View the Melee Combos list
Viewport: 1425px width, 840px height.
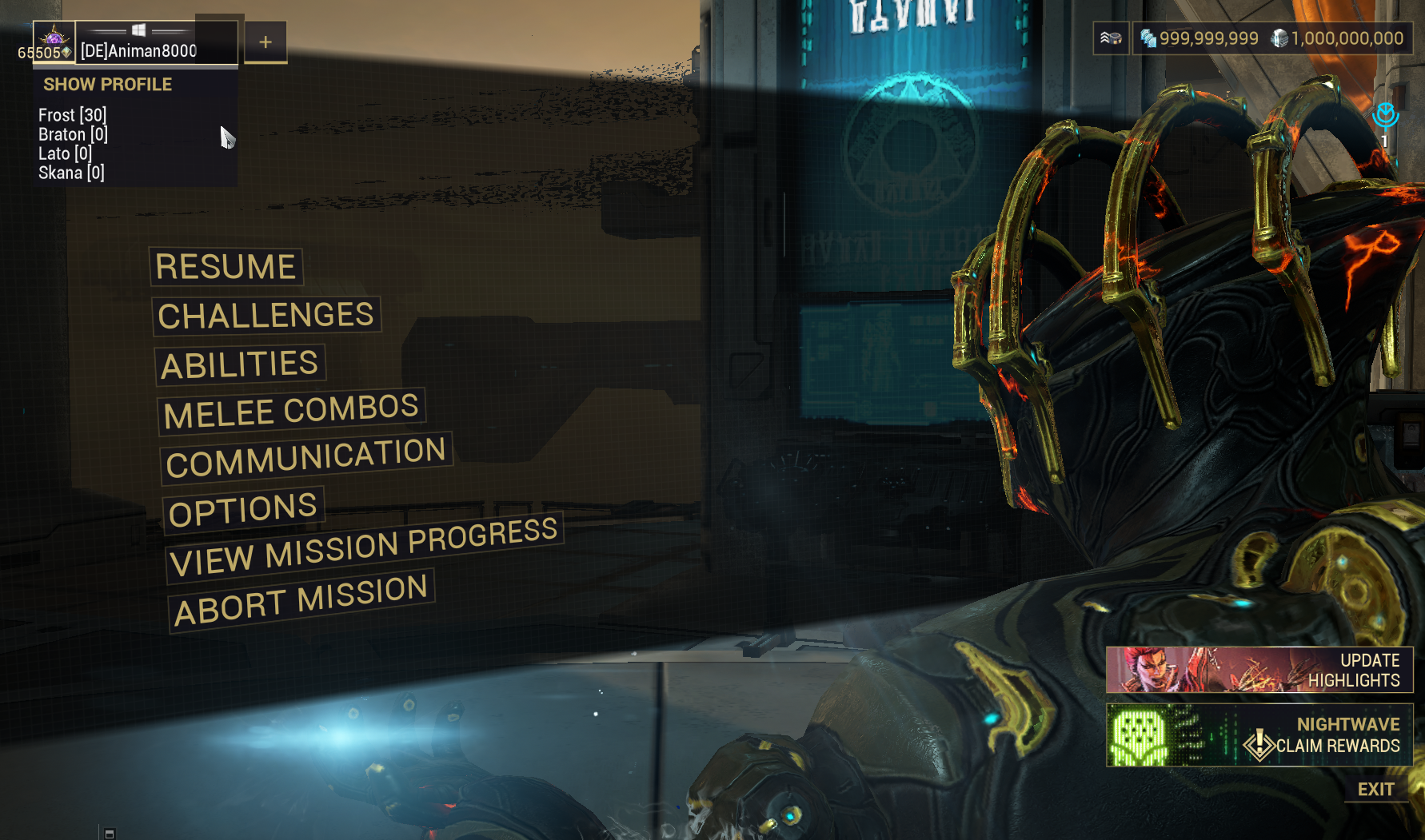(291, 412)
